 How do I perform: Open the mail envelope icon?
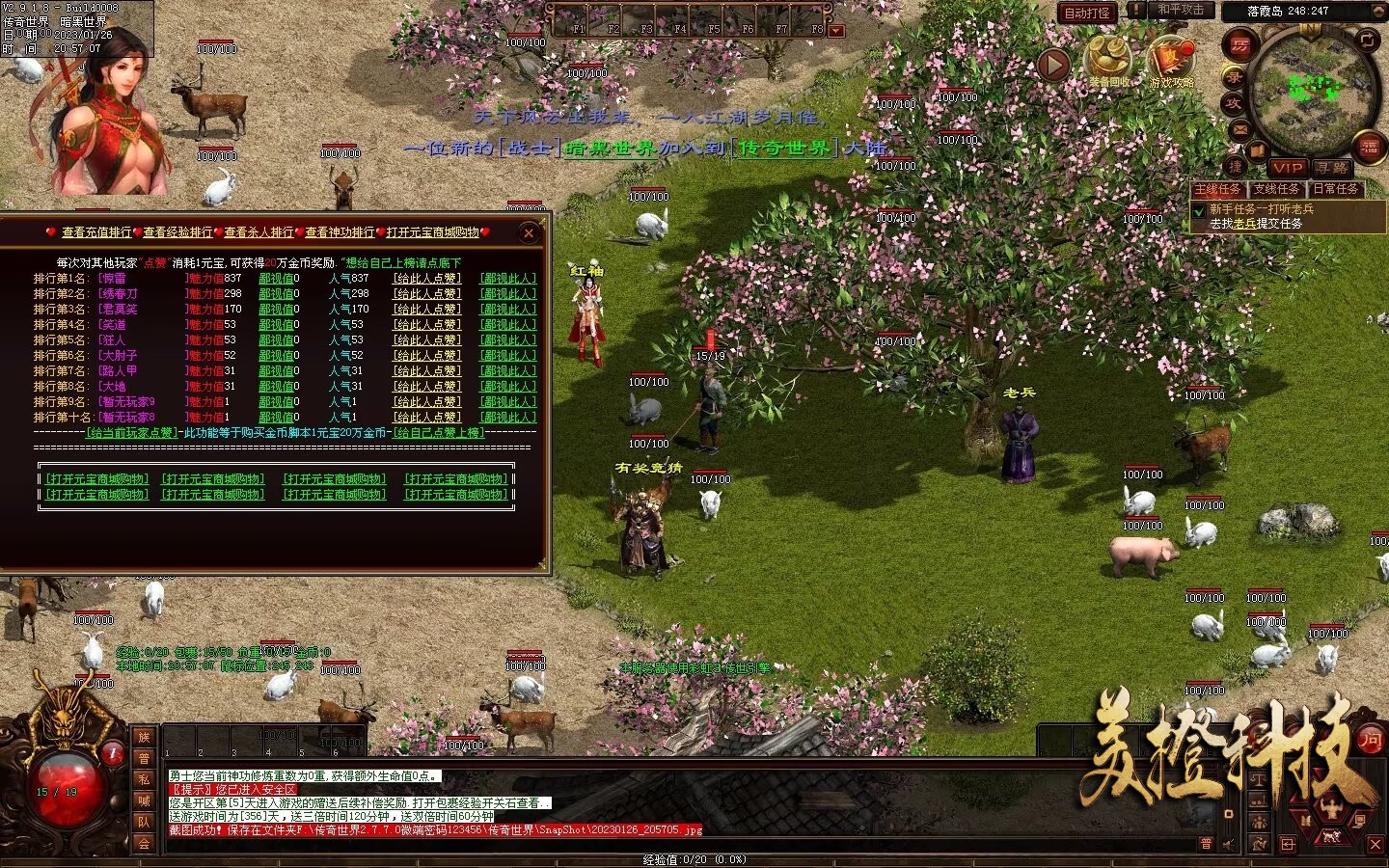coord(1240,130)
